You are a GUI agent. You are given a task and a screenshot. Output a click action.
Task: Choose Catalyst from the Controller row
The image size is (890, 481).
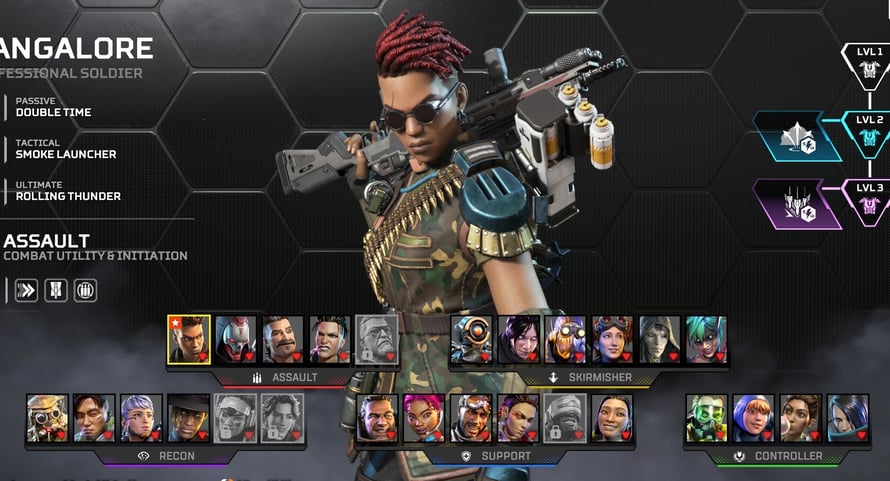847,417
